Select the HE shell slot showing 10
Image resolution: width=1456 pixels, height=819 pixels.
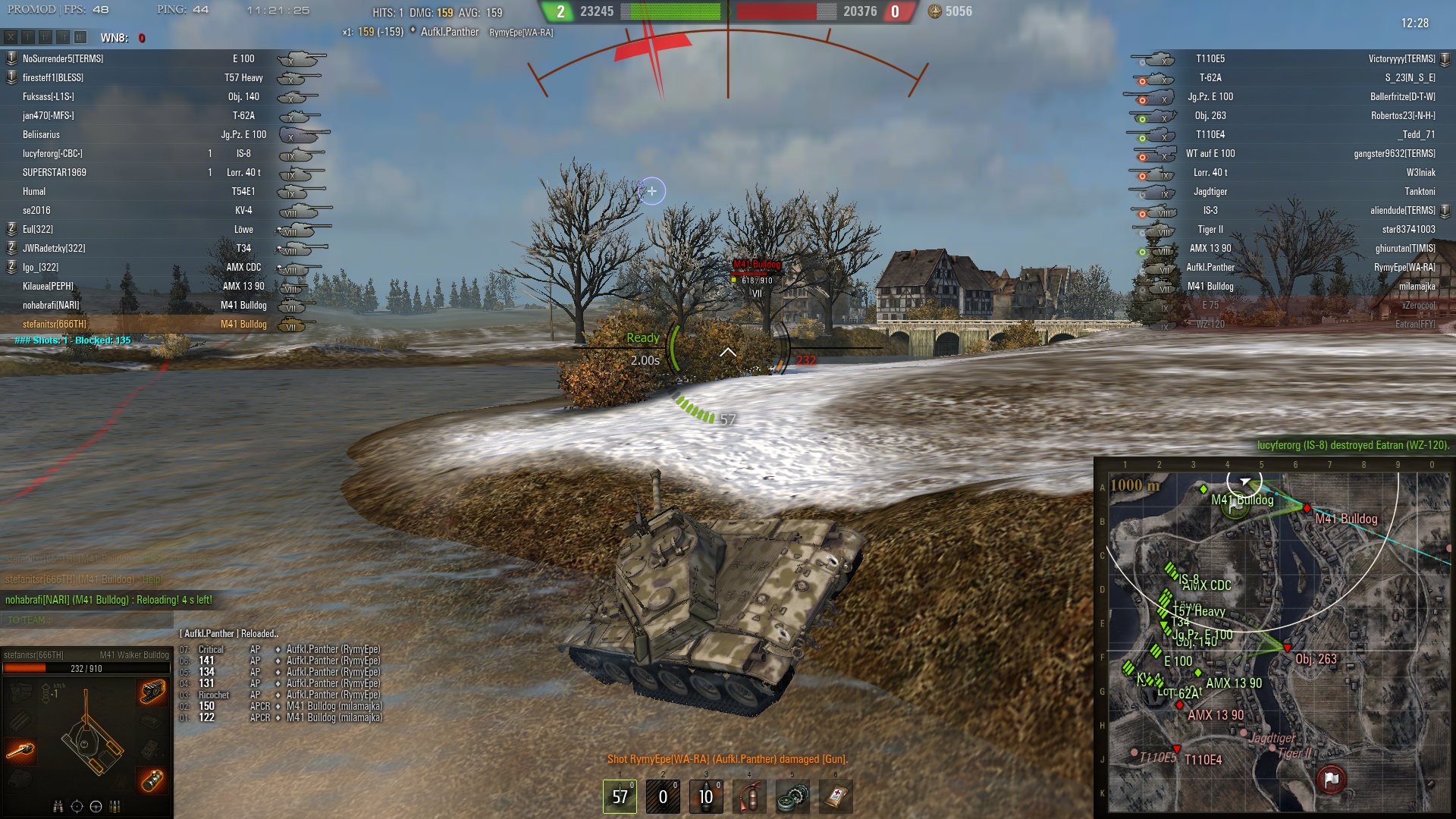tap(706, 796)
